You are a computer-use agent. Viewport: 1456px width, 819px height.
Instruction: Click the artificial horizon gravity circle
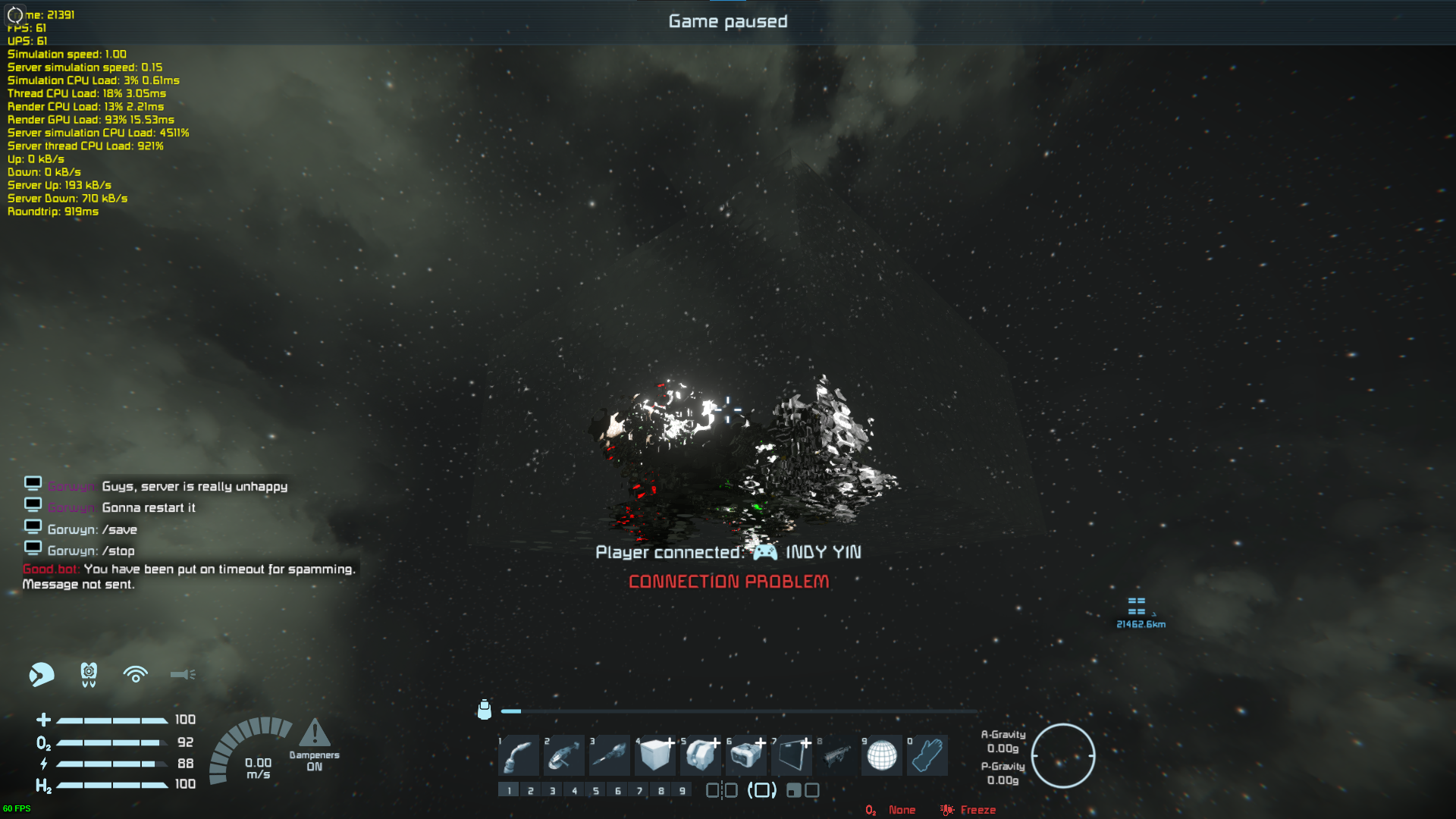tap(1062, 755)
